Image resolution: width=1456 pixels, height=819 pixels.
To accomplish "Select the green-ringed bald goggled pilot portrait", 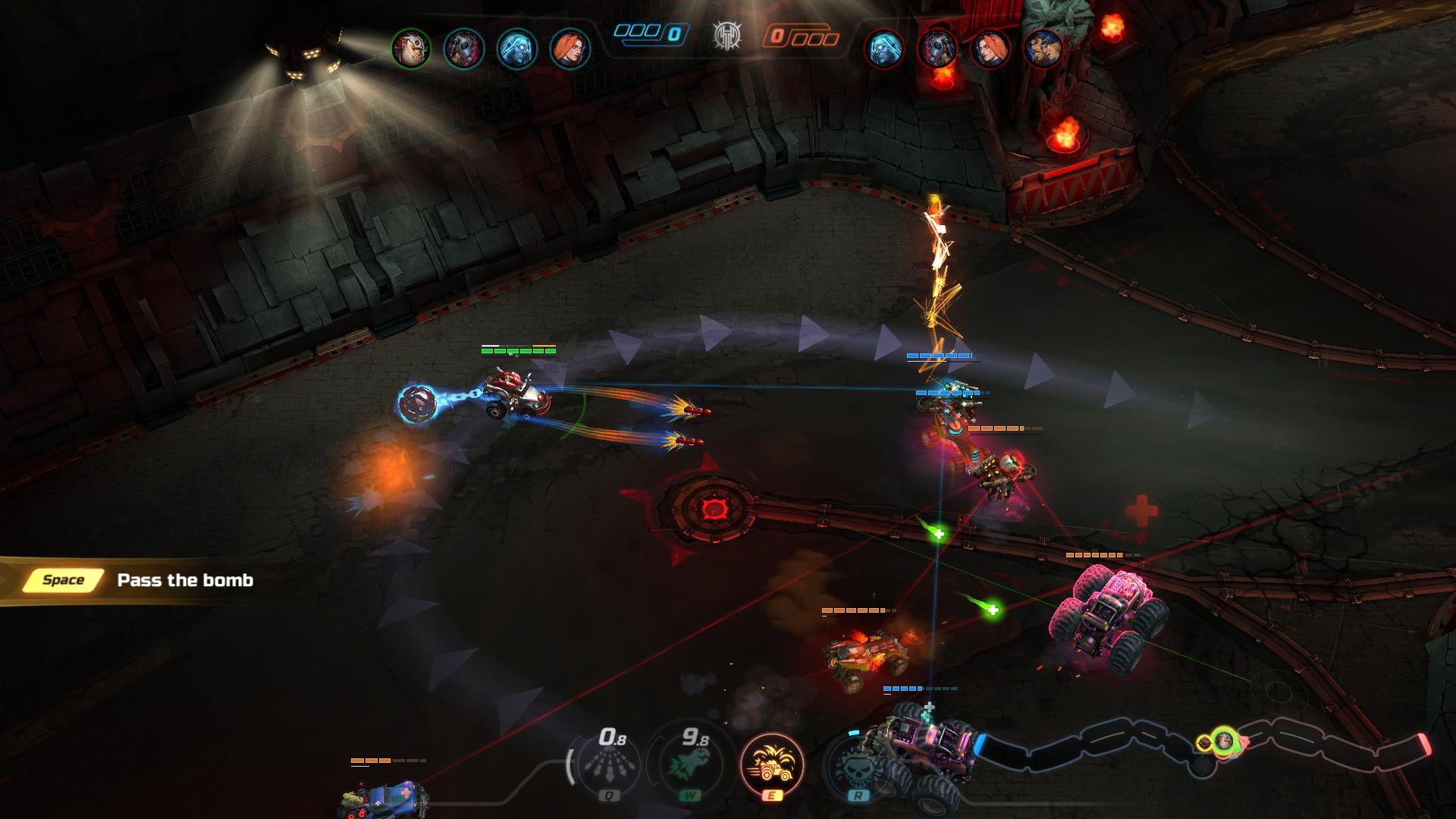I will click(x=410, y=49).
